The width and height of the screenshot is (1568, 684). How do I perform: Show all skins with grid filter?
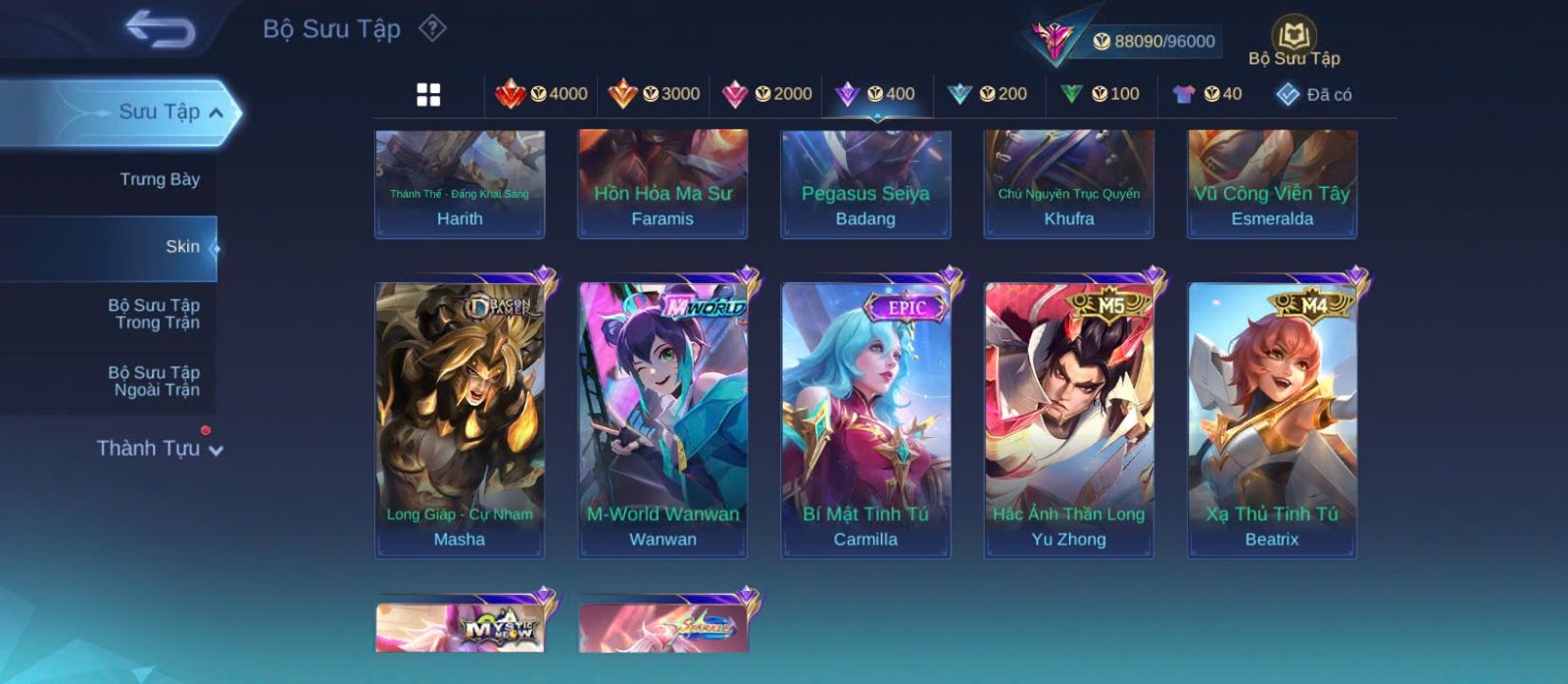tap(428, 95)
